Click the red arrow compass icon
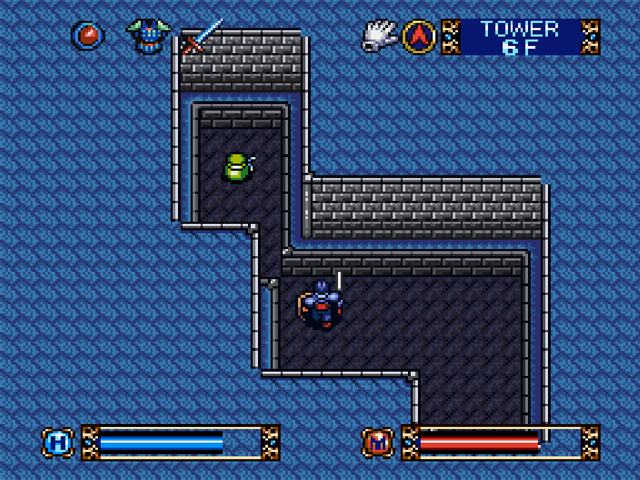Screen dimensions: 640x480 pos(418,37)
